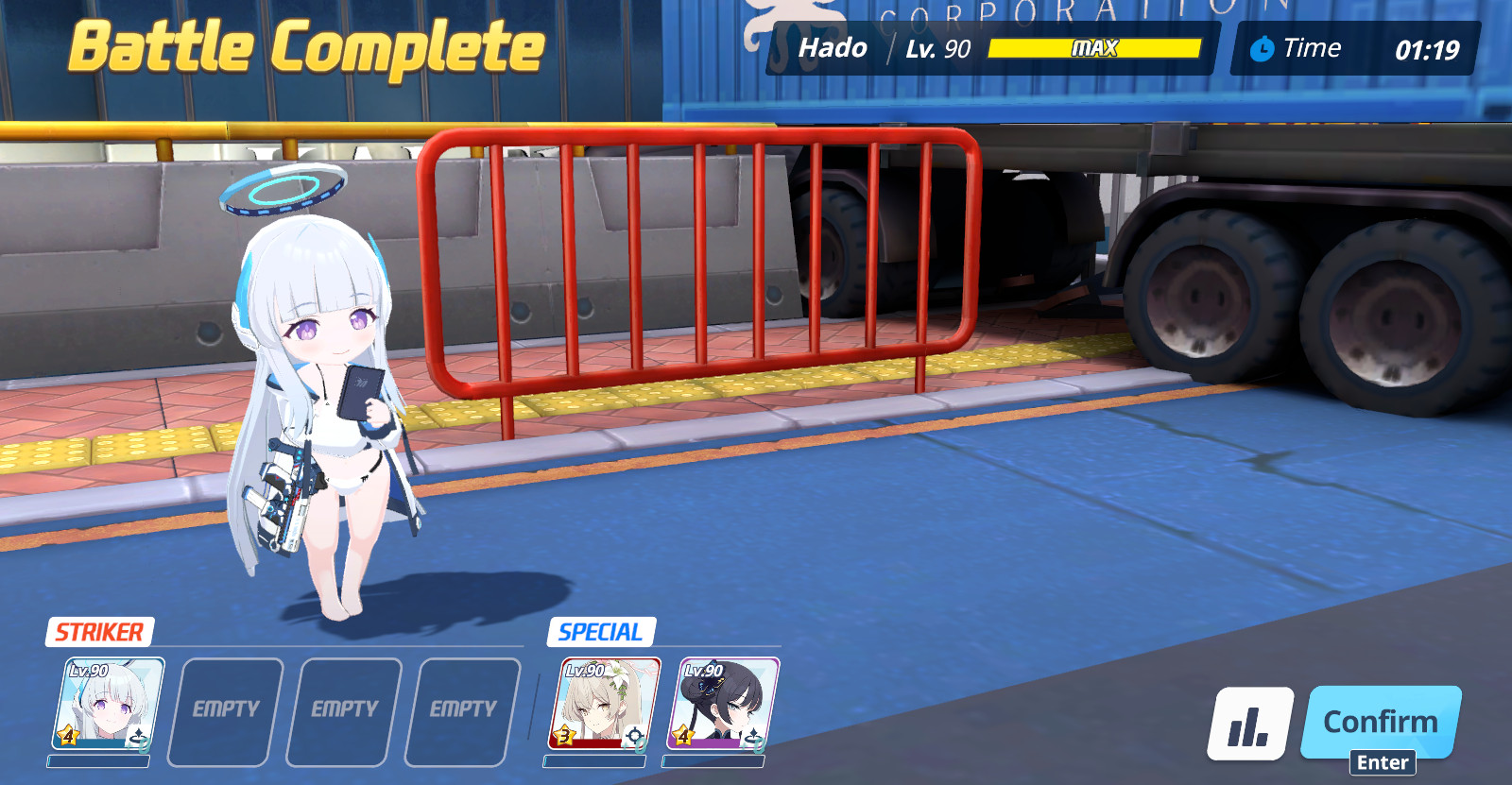Click the role icon on second special card

754,736
